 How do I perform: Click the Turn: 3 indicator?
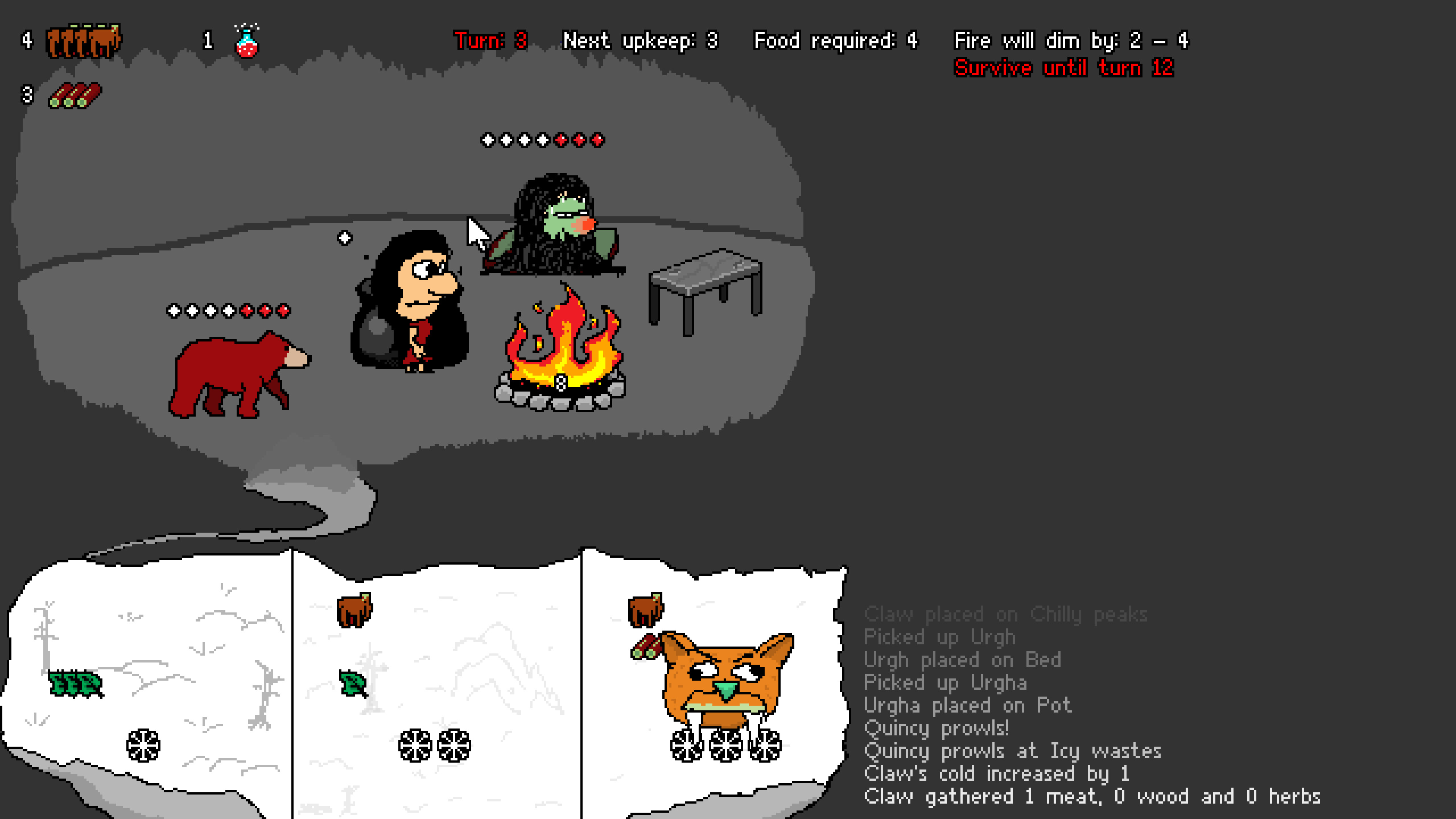point(490,40)
